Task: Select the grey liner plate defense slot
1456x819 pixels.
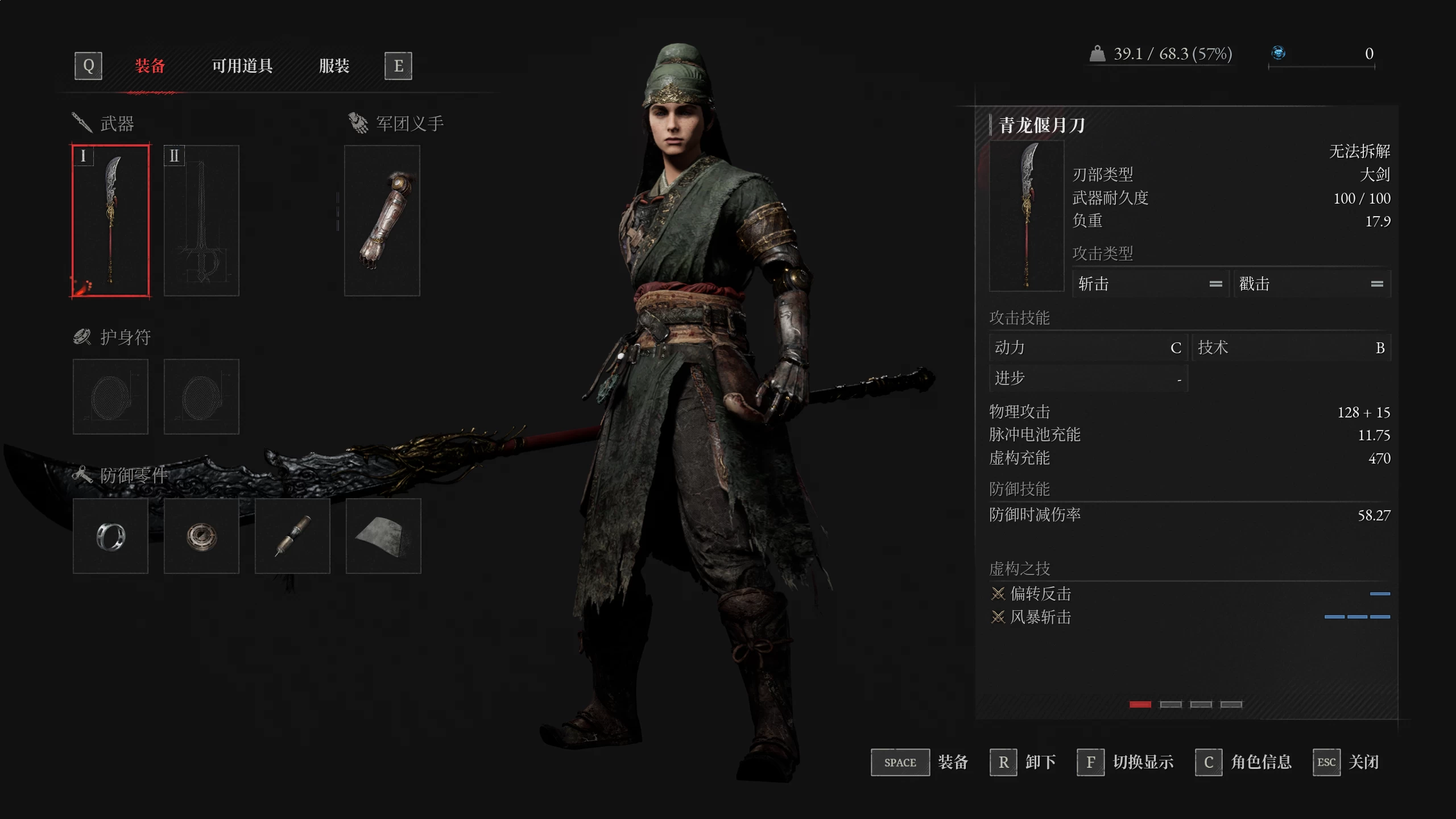Action: coord(383,536)
